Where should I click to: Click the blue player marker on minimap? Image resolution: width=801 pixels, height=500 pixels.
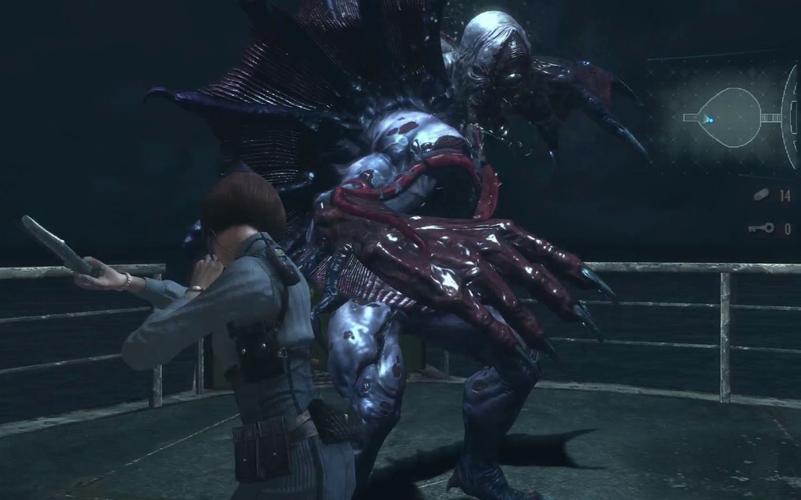[x=708, y=118]
